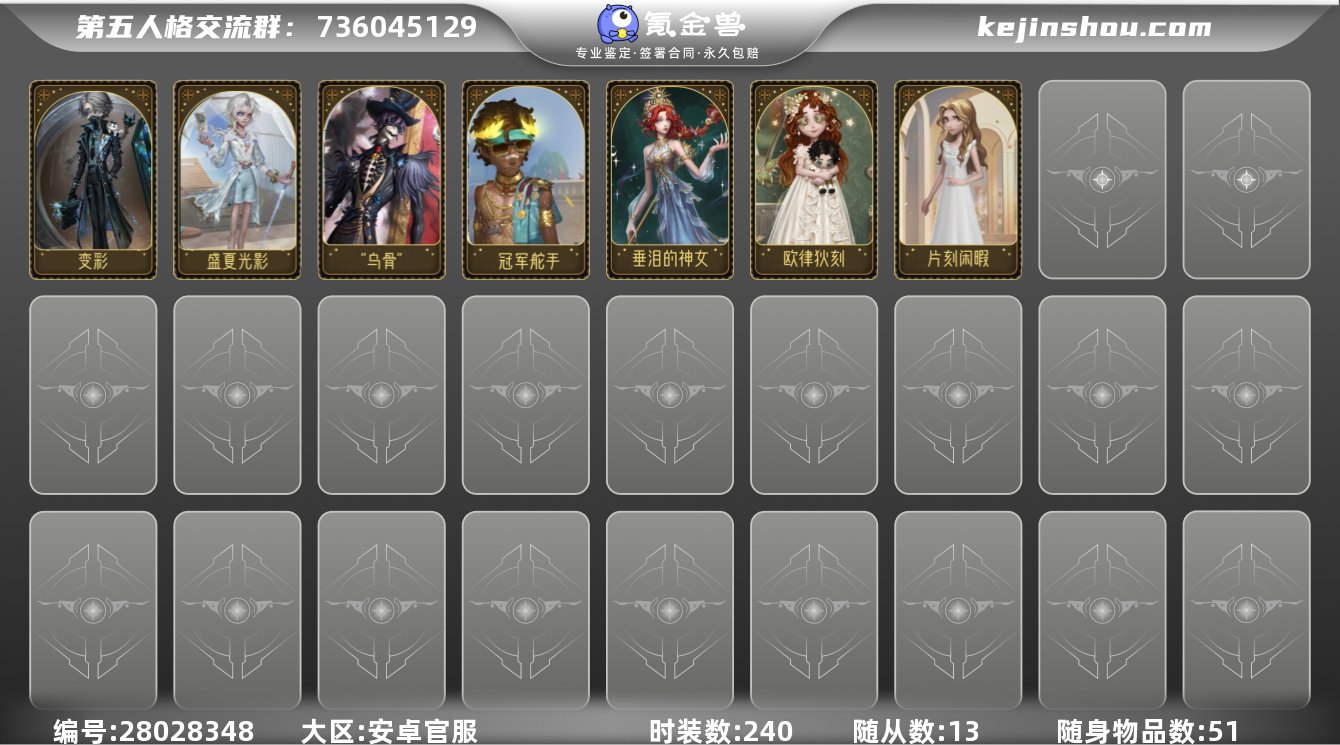Open the 冠军舵手 character card
This screenshot has height=745, width=1340.
point(525,178)
